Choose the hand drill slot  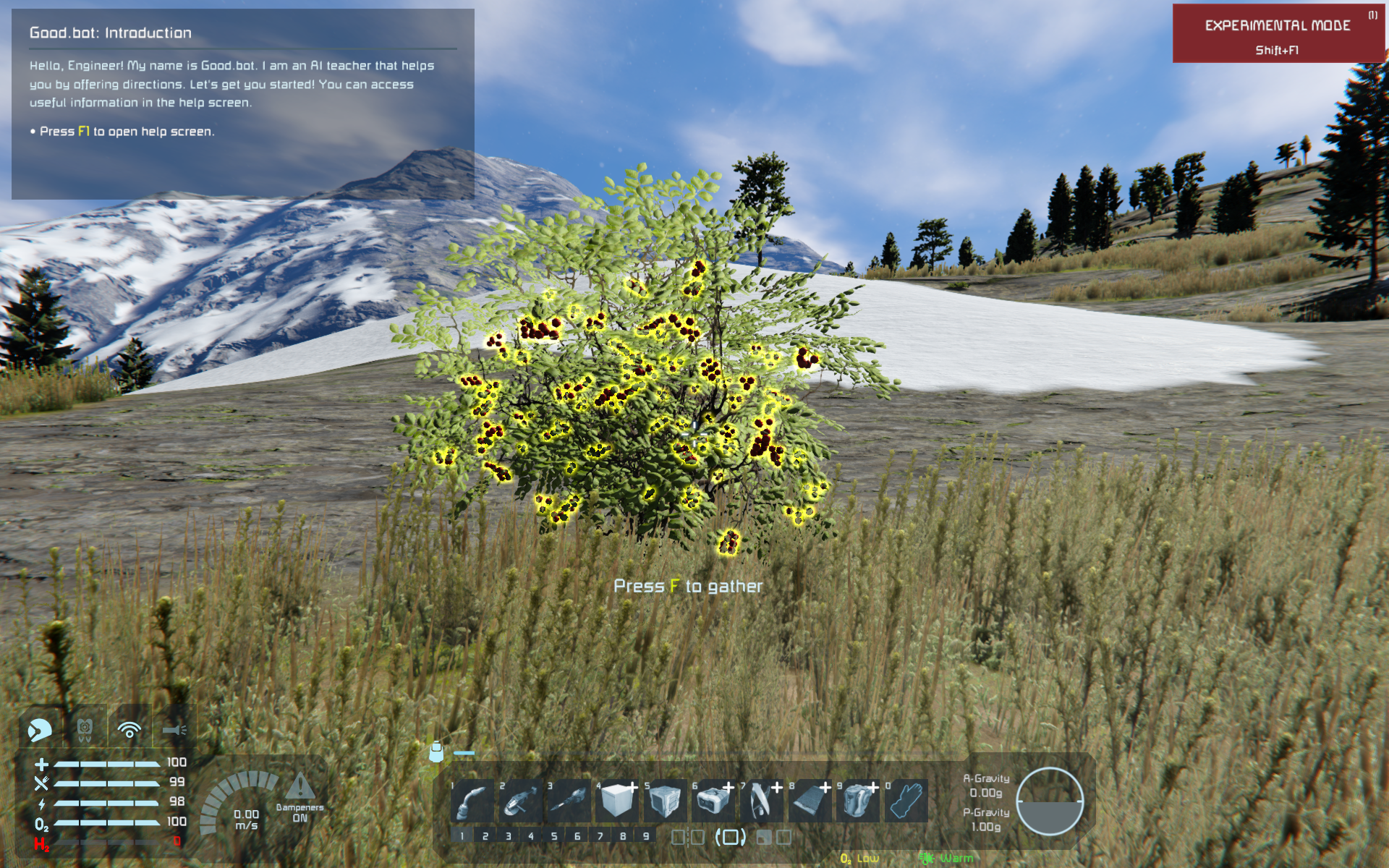(569, 801)
